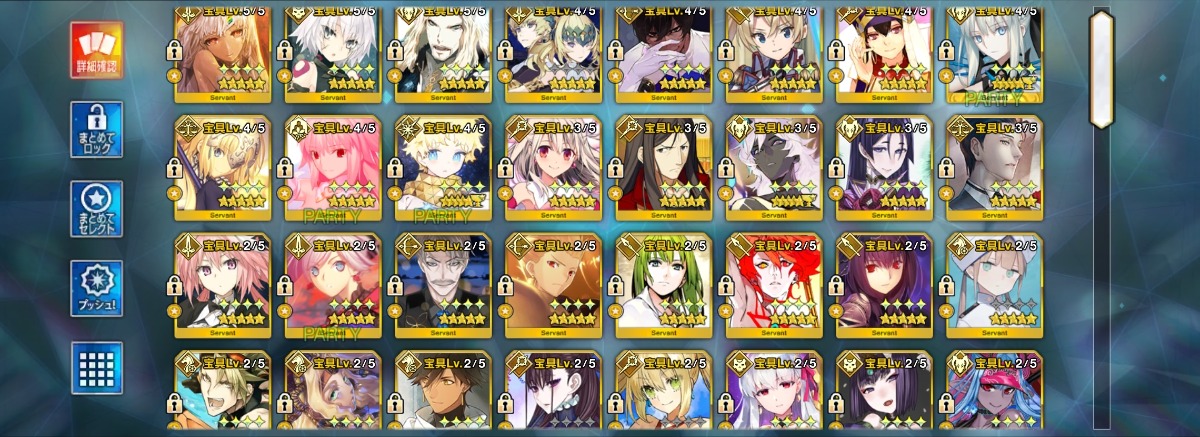Image resolution: width=1200 pixels, height=437 pixels.
Task: Select the bearded long-haired blond man card
Action: (444, 50)
